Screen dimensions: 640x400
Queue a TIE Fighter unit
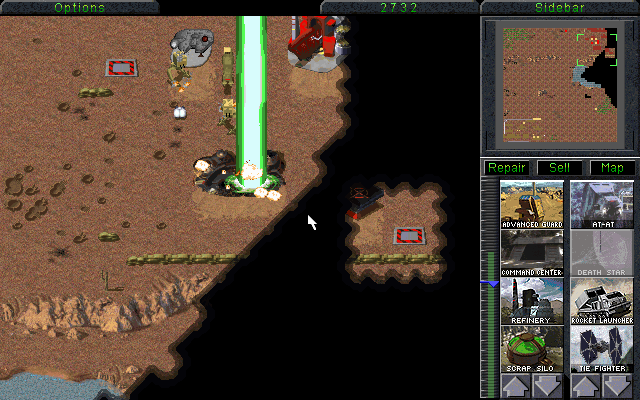point(601,349)
